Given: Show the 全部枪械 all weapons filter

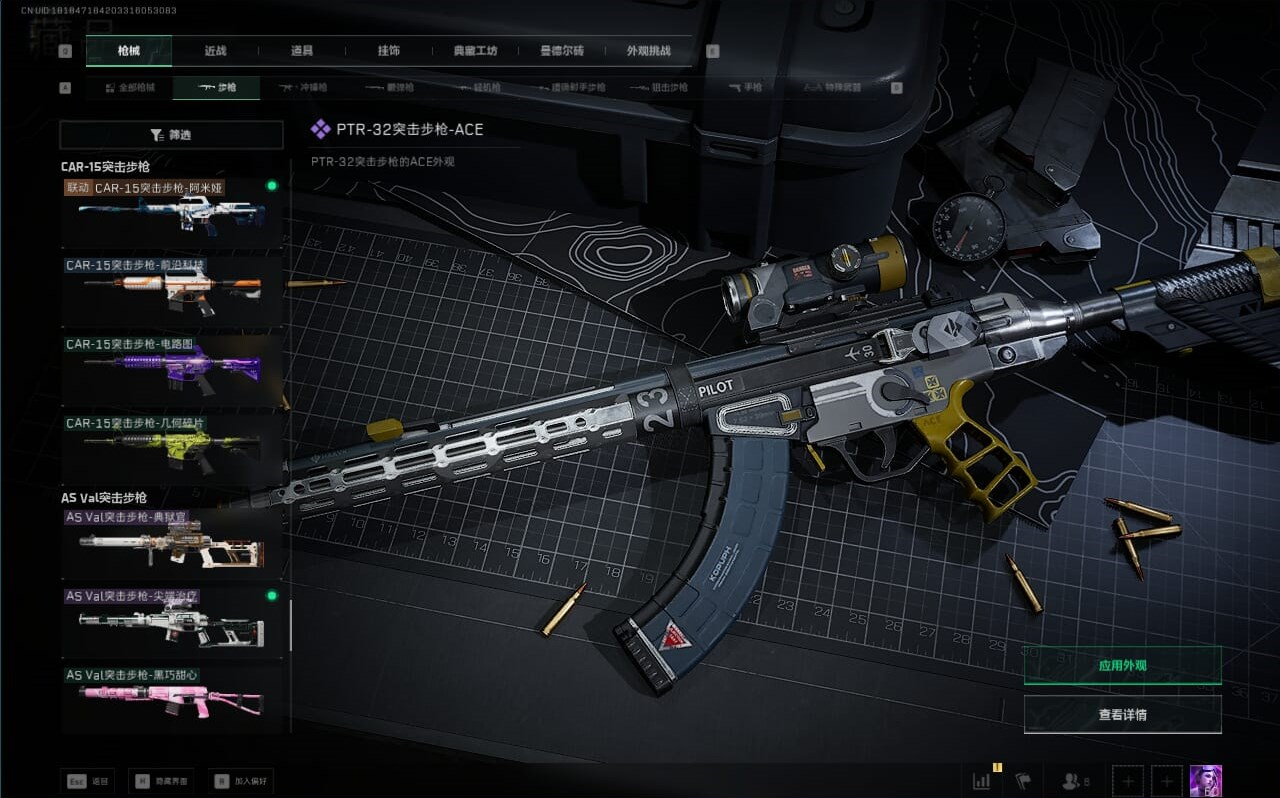Looking at the screenshot, I should (x=130, y=88).
